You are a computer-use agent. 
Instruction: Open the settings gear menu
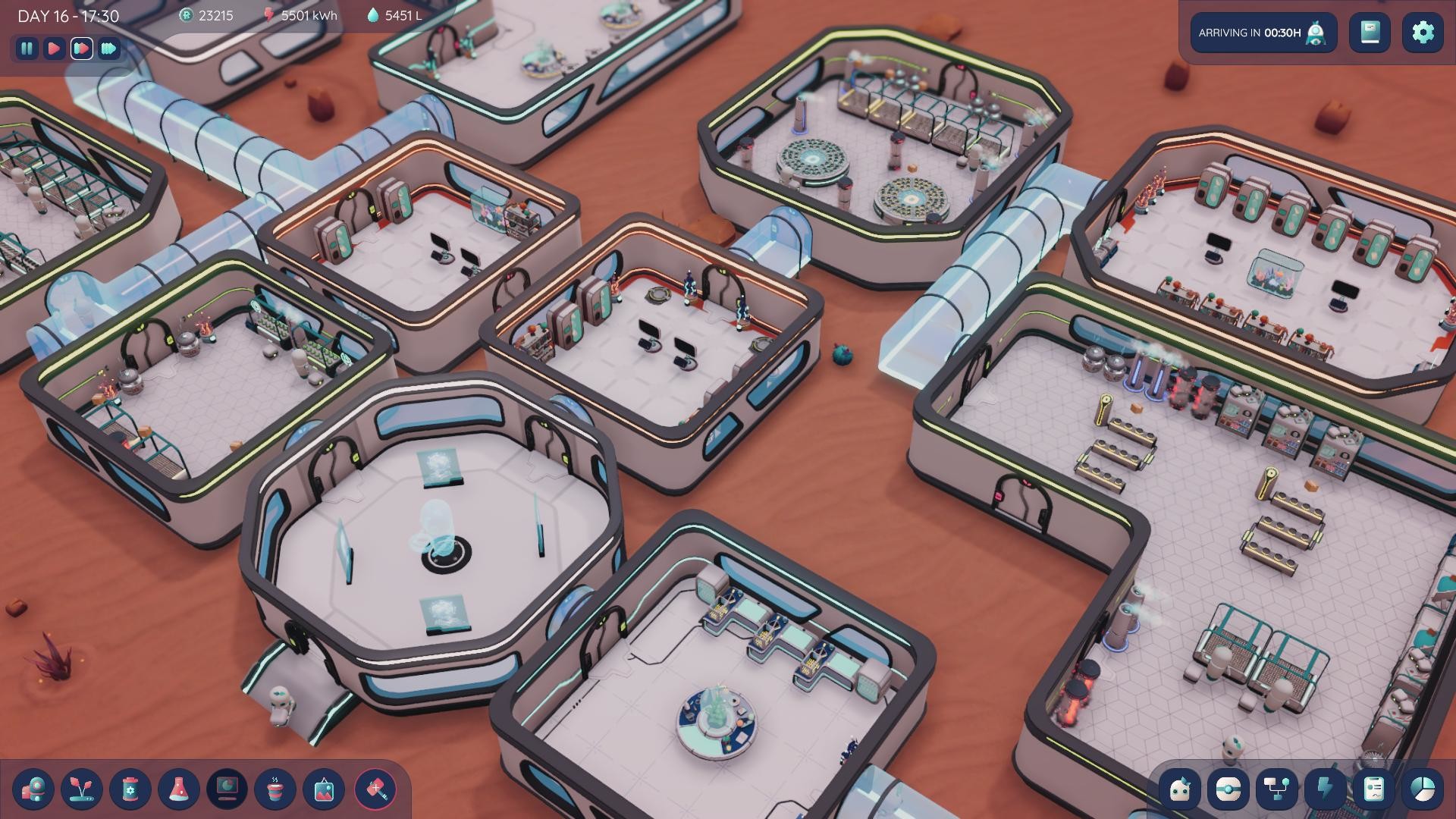point(1424,32)
